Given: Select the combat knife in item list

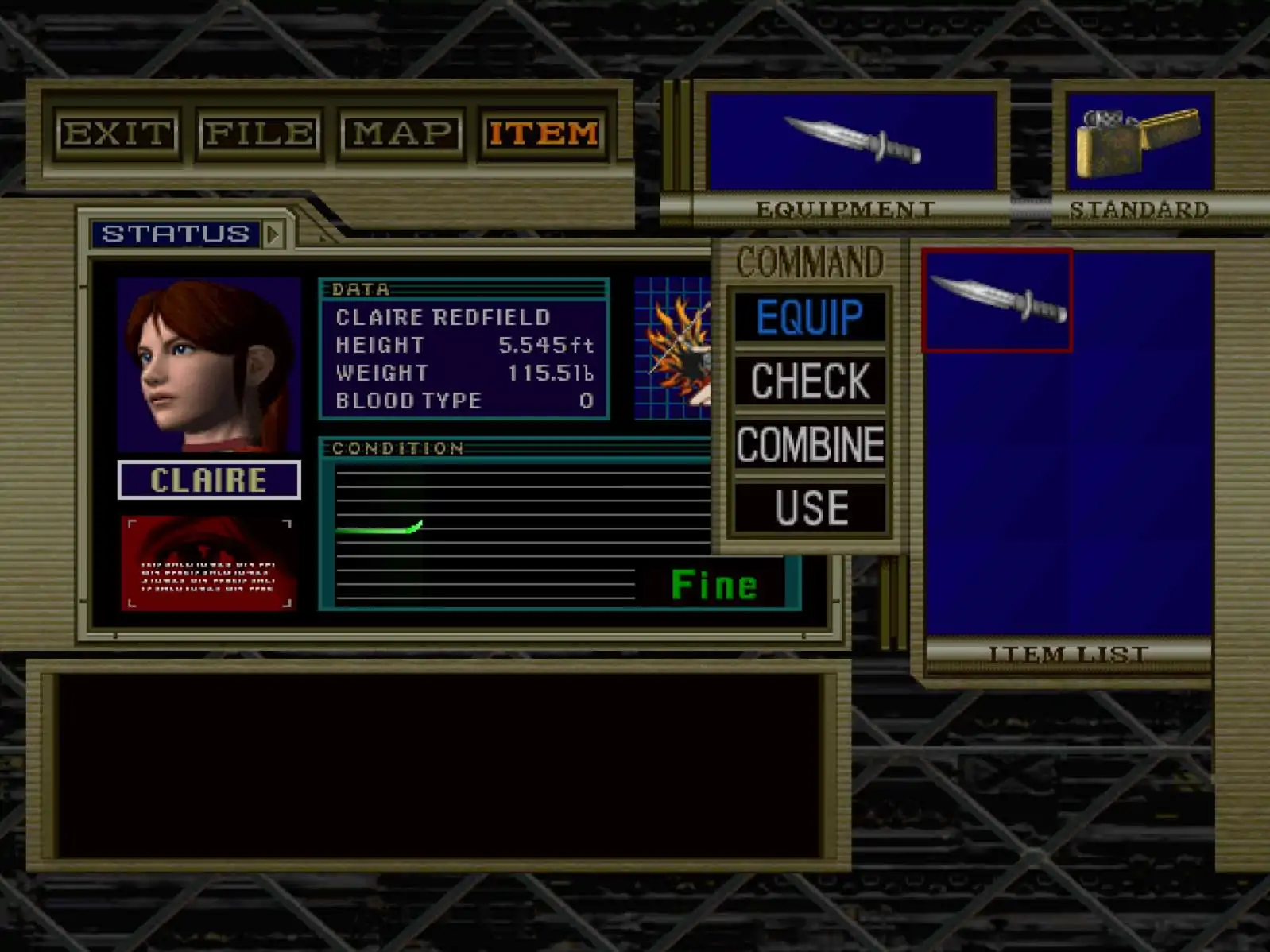Looking at the screenshot, I should [x=997, y=300].
